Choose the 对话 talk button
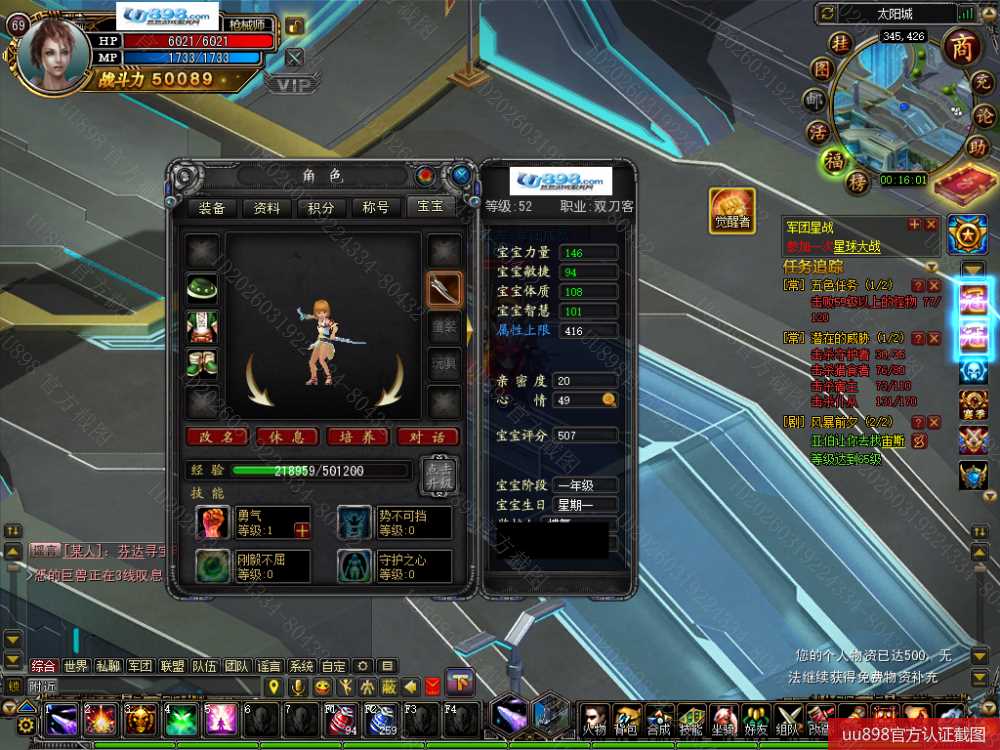The width and height of the screenshot is (1000, 750). tap(427, 437)
